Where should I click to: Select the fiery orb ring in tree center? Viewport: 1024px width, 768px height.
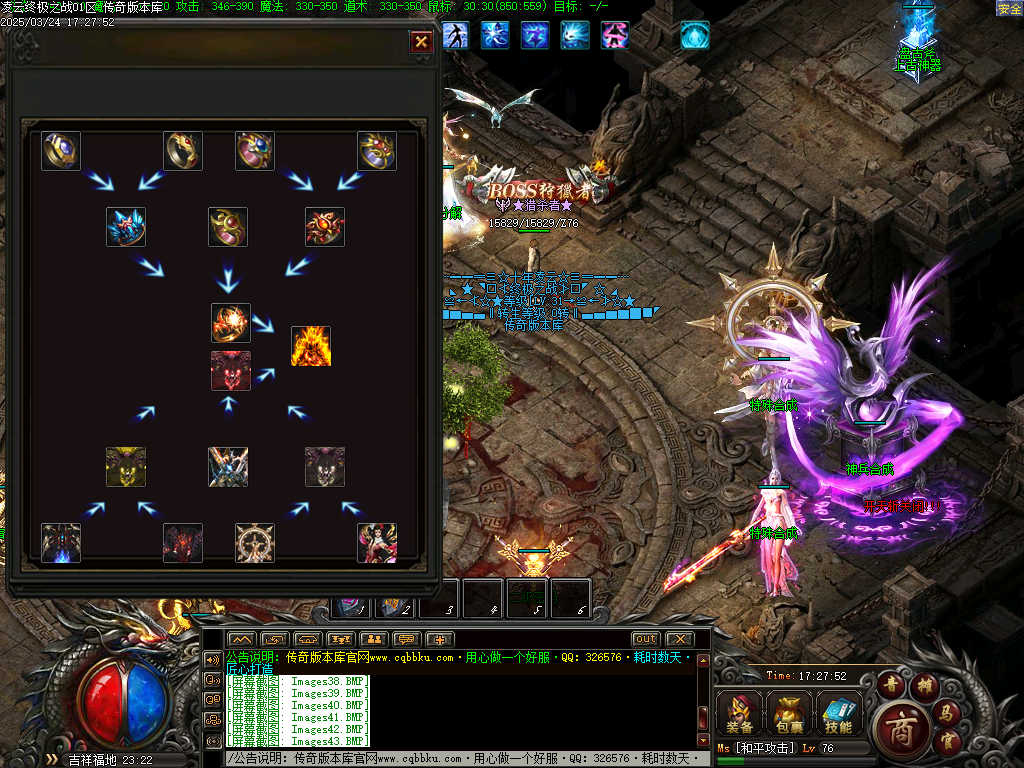tap(230, 323)
